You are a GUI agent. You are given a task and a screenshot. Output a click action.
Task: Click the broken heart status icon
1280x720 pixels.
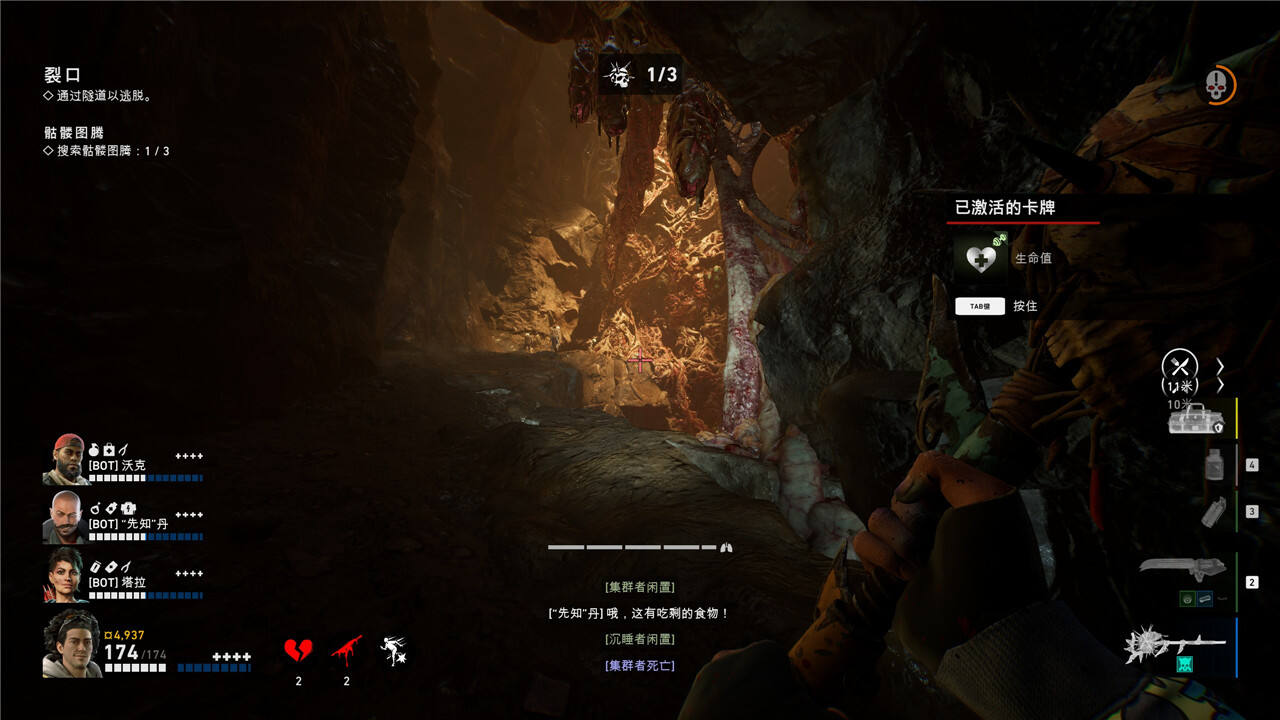[298, 652]
